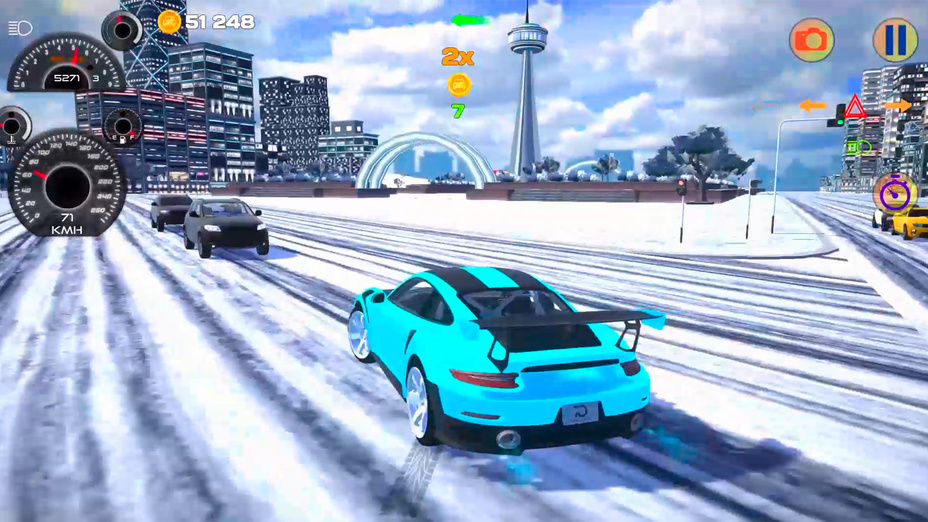Turn on the left turn signal arrow
This screenshot has width=928, height=522.
click(x=811, y=105)
